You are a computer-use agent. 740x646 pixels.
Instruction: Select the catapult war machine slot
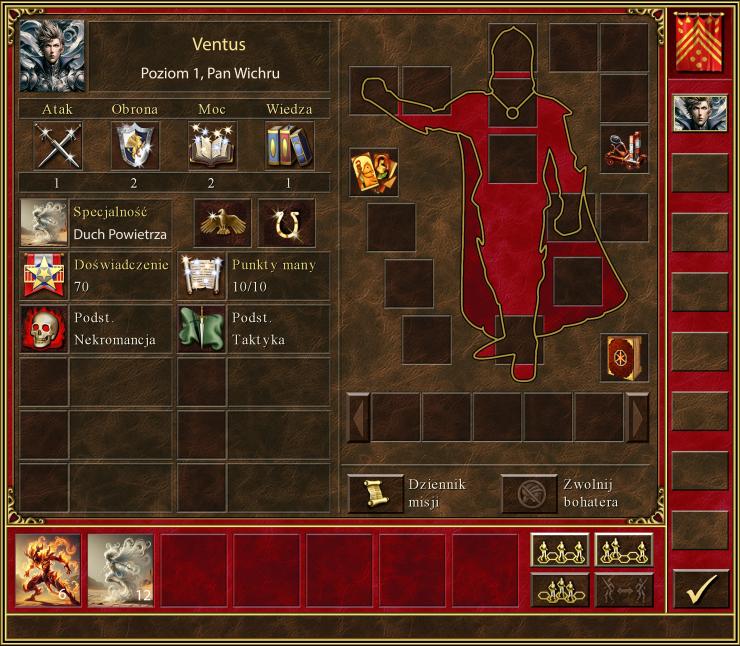click(624, 150)
